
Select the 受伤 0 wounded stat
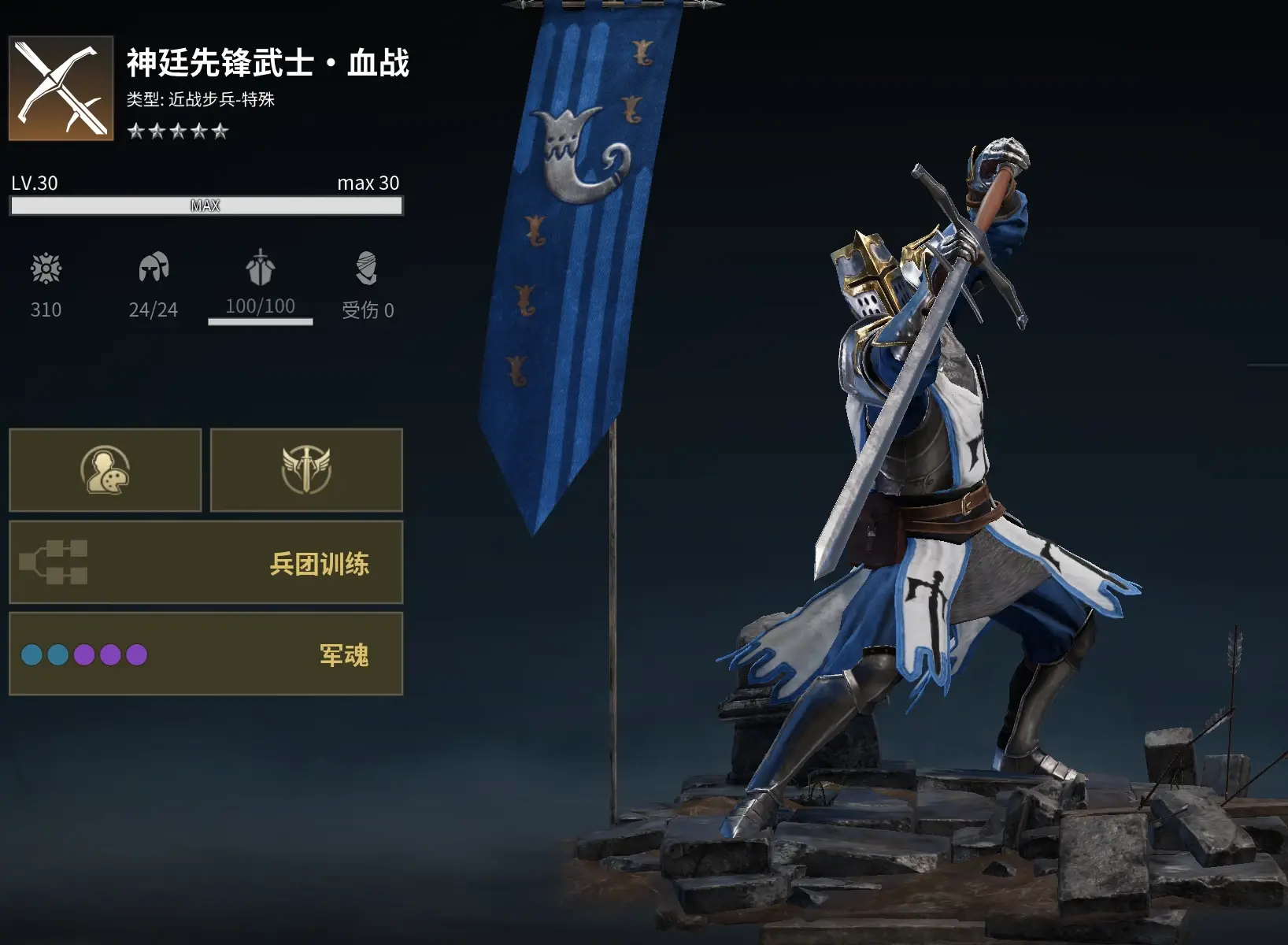point(367,285)
